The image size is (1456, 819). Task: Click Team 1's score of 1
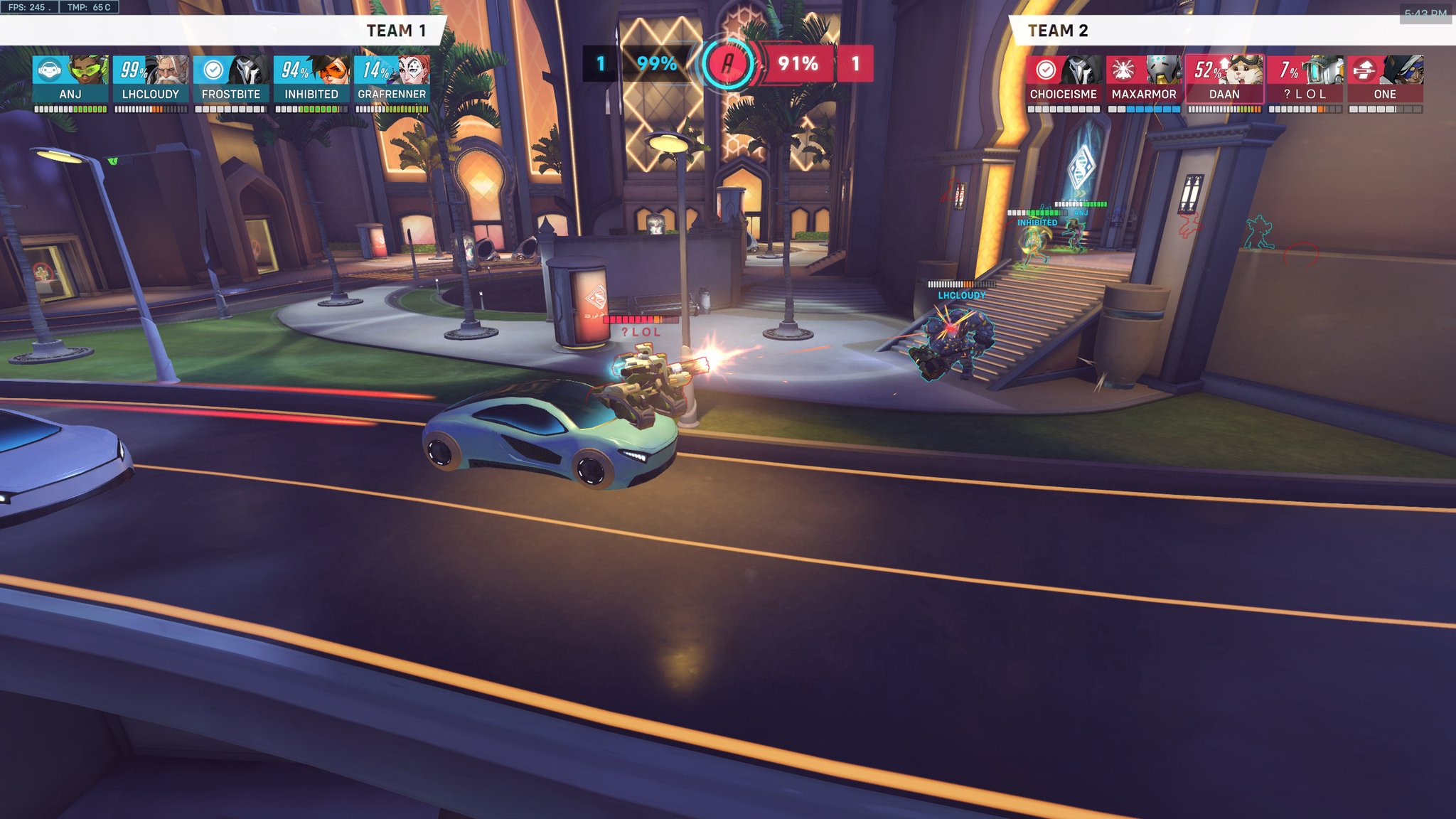point(601,65)
